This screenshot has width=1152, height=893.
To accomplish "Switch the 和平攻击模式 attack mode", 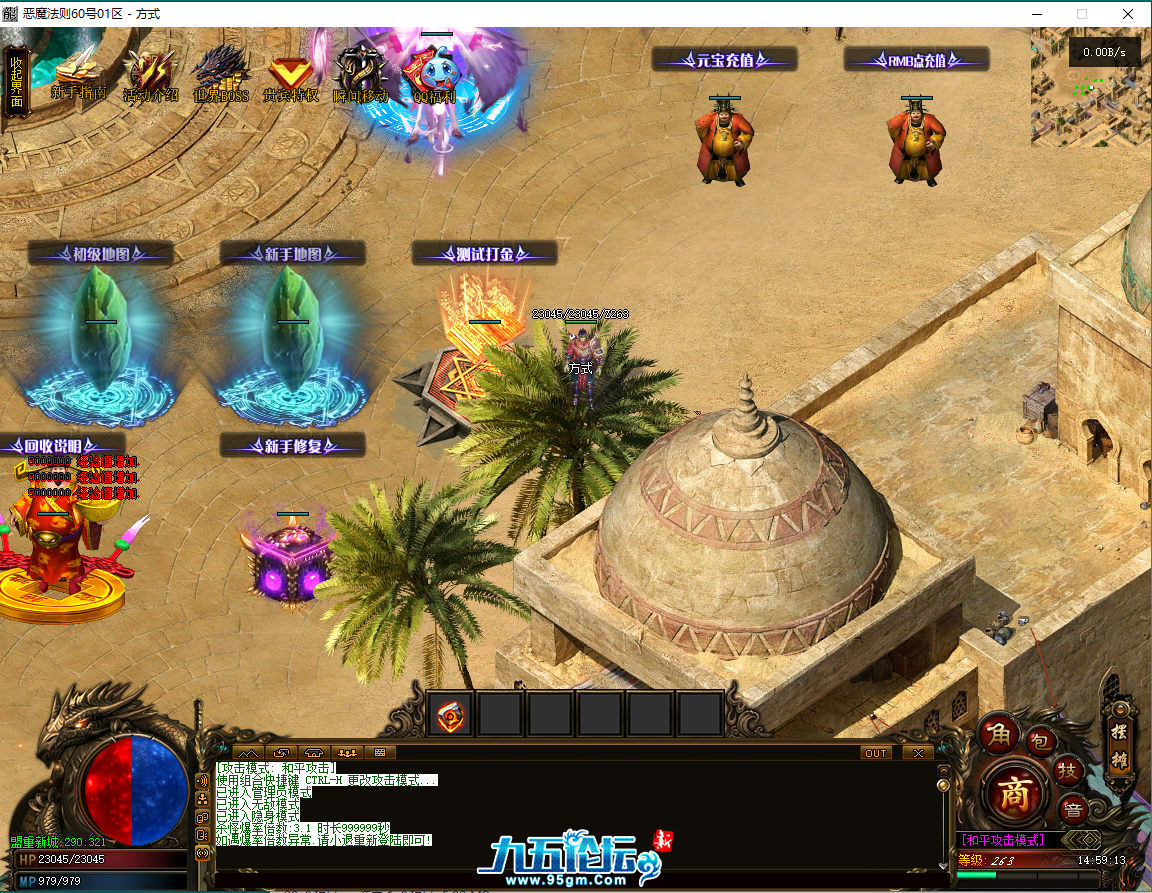I will [1003, 840].
